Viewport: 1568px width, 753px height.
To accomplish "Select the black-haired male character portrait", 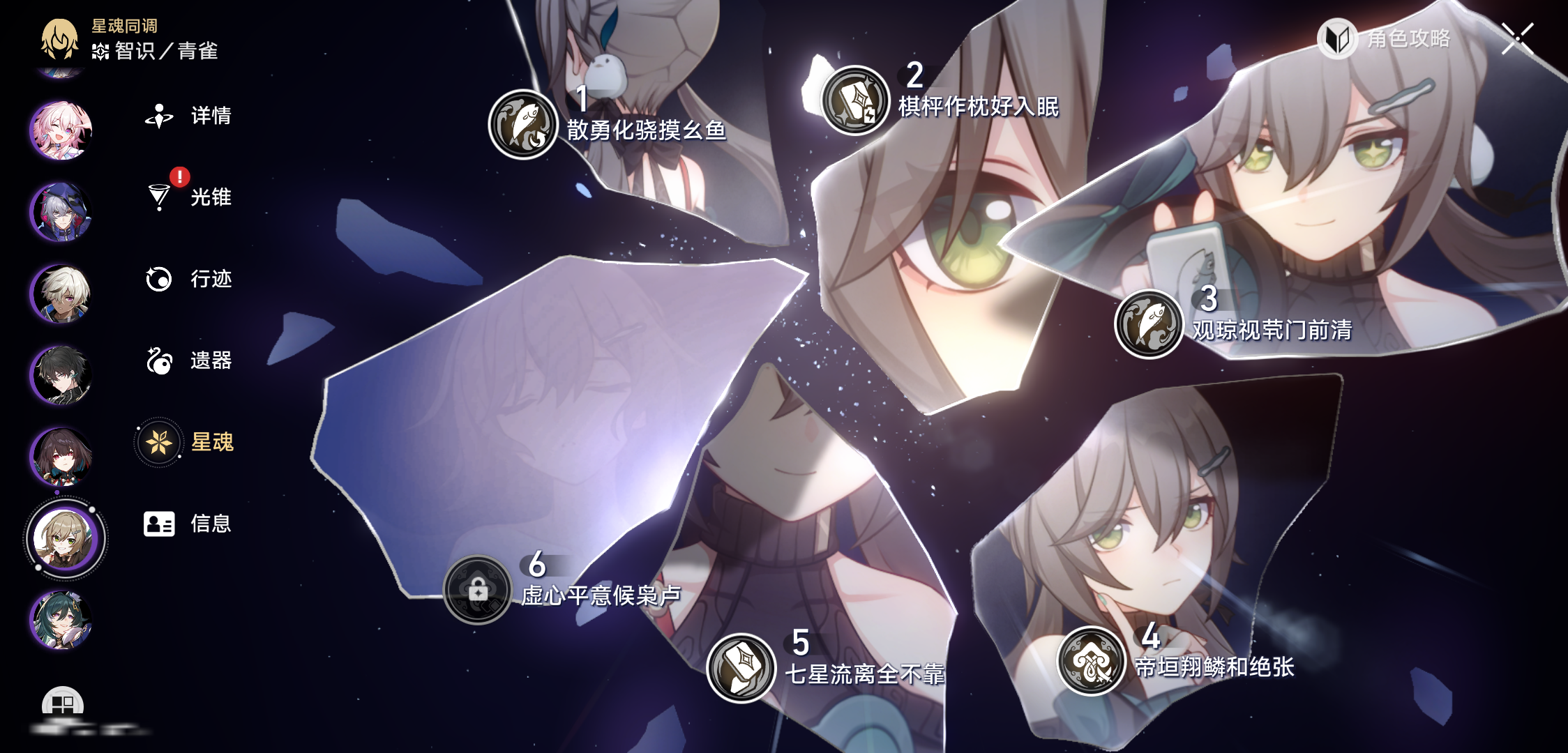I will pos(61,374).
